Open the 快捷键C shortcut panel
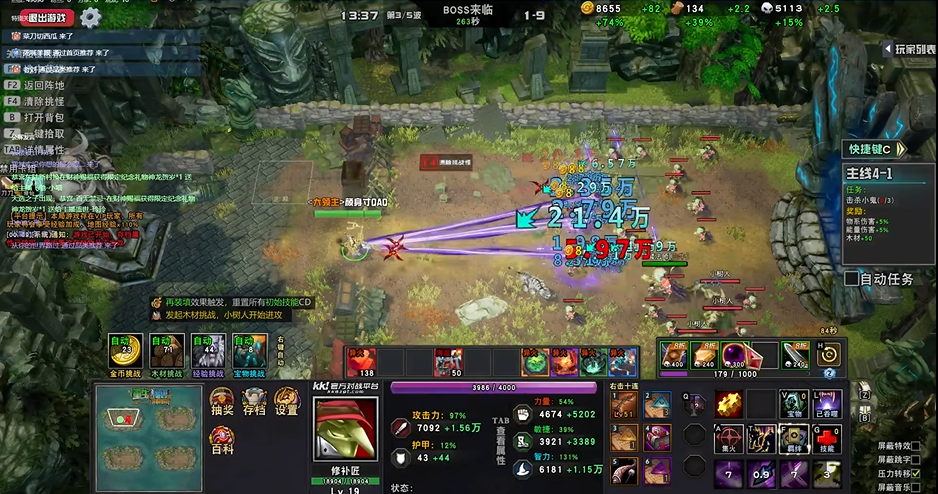This screenshot has width=938, height=494. pos(871,149)
